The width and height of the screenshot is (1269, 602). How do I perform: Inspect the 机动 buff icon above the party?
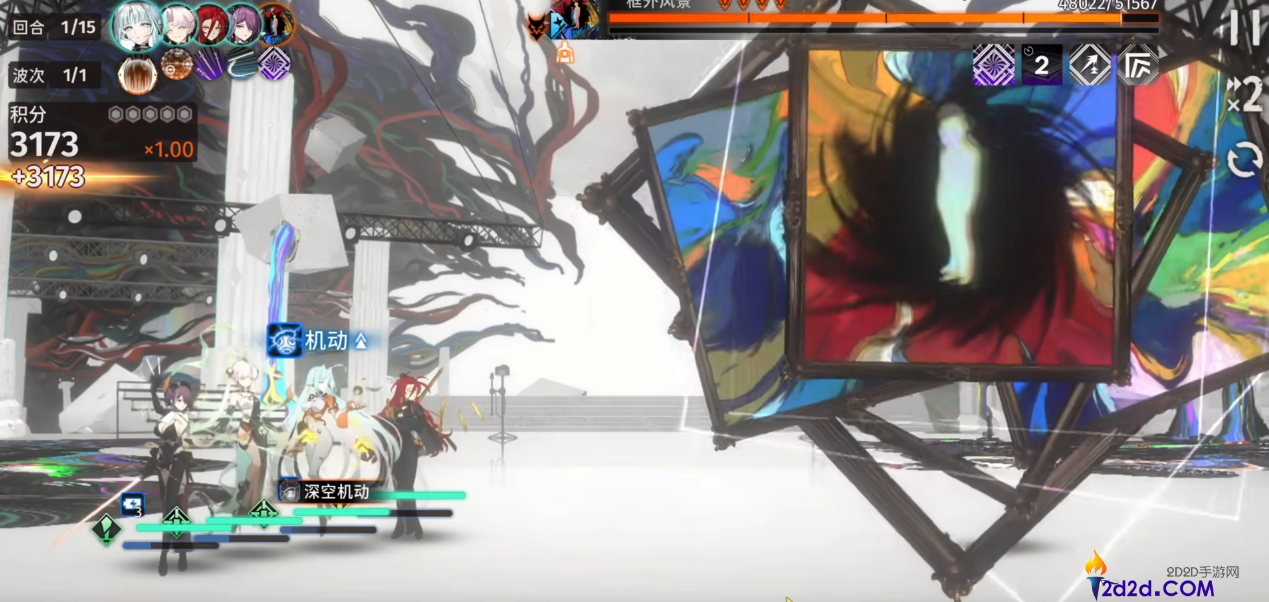[x=285, y=340]
